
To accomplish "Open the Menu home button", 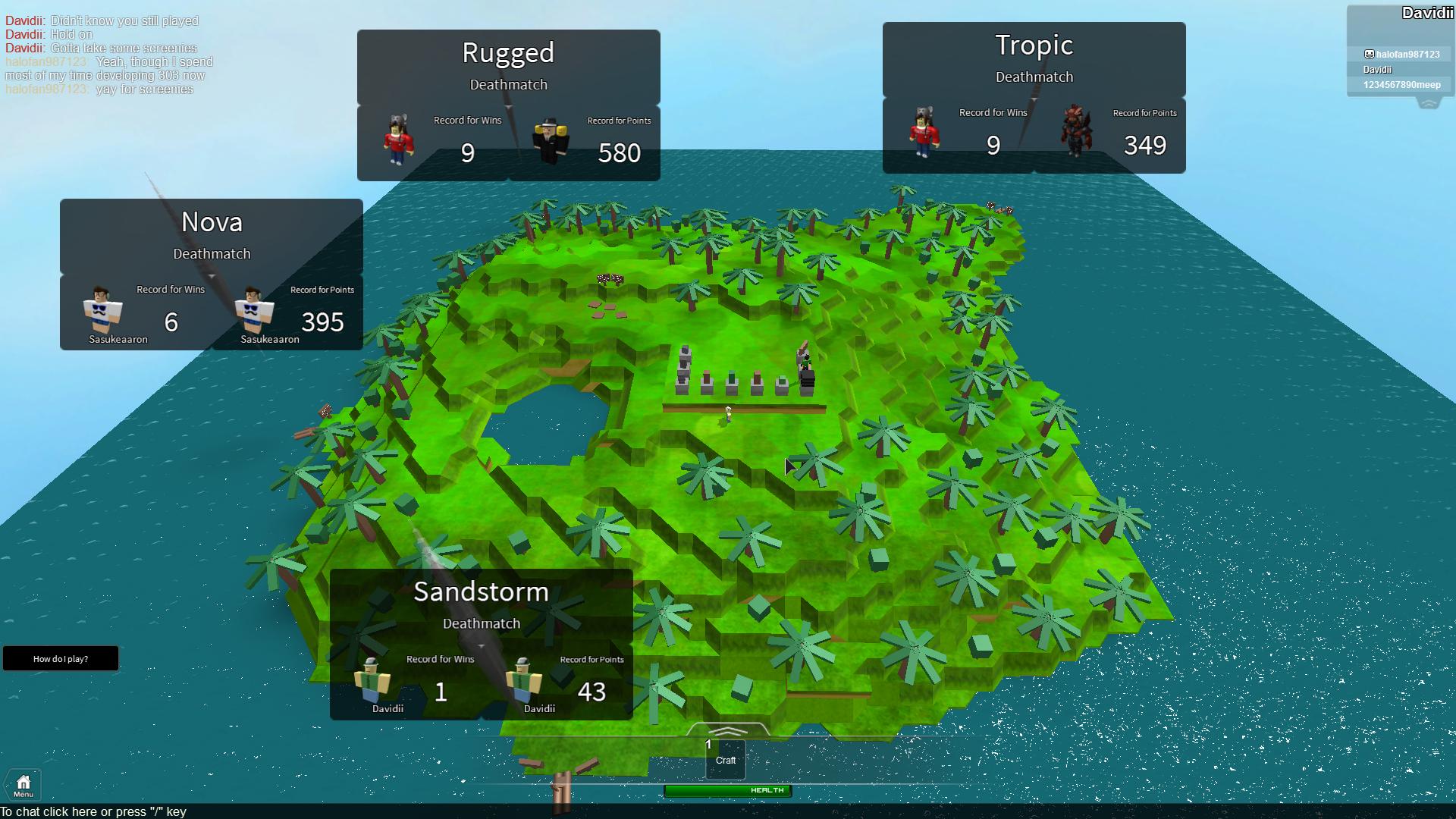I will coord(24,786).
